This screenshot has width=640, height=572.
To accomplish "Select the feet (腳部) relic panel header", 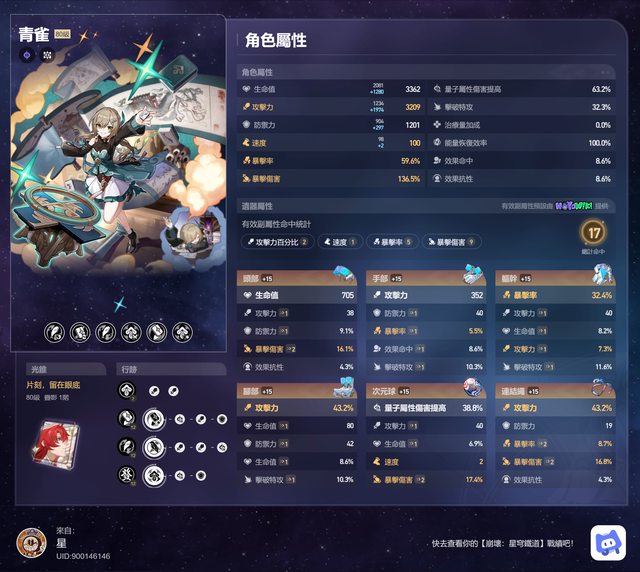I will click(297, 391).
